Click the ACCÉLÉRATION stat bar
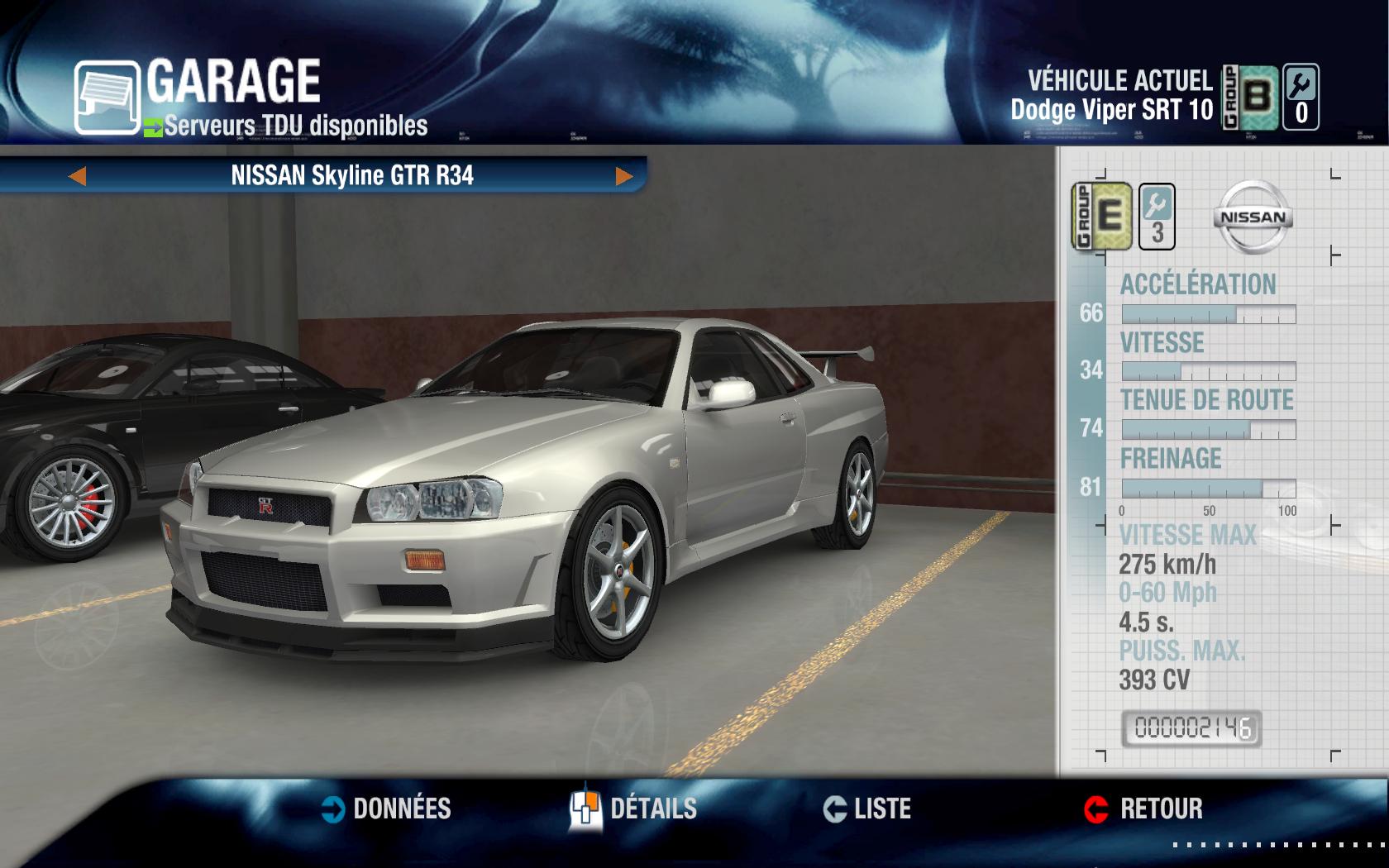Screen dimensions: 1389x868 tap(1207, 312)
